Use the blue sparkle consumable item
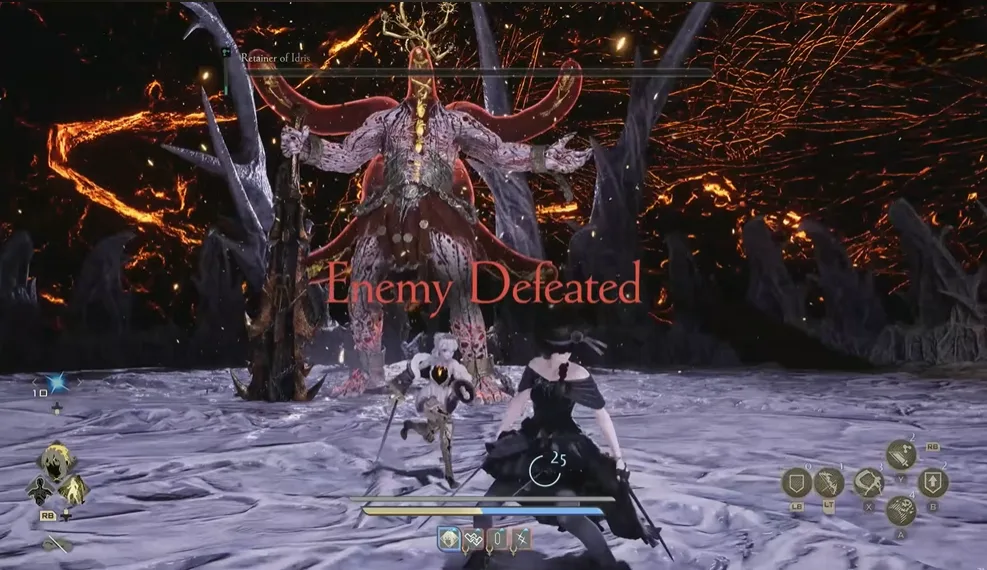This screenshot has width=987, height=570. (x=58, y=382)
